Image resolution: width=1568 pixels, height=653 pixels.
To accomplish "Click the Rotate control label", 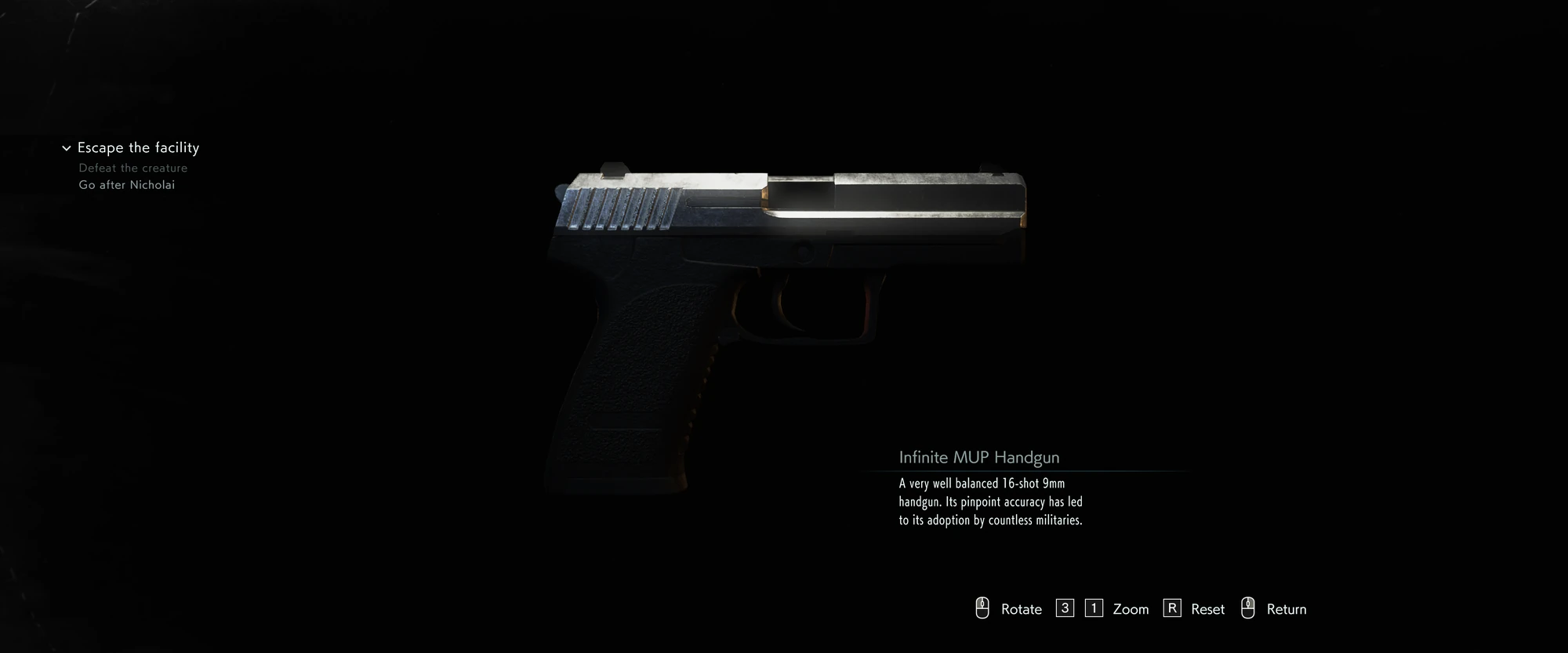I will click(1021, 609).
